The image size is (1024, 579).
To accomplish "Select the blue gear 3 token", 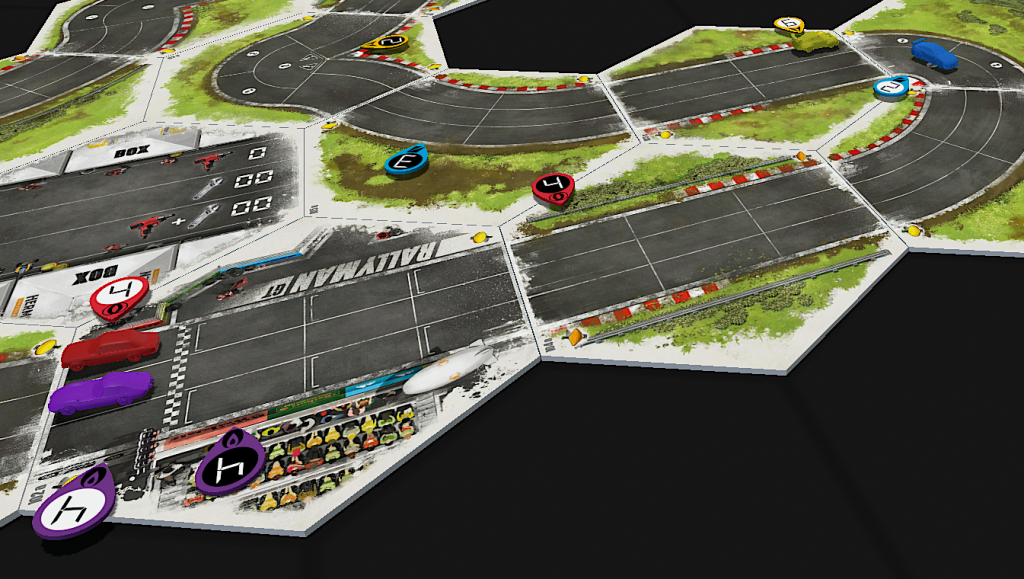I will [406, 160].
